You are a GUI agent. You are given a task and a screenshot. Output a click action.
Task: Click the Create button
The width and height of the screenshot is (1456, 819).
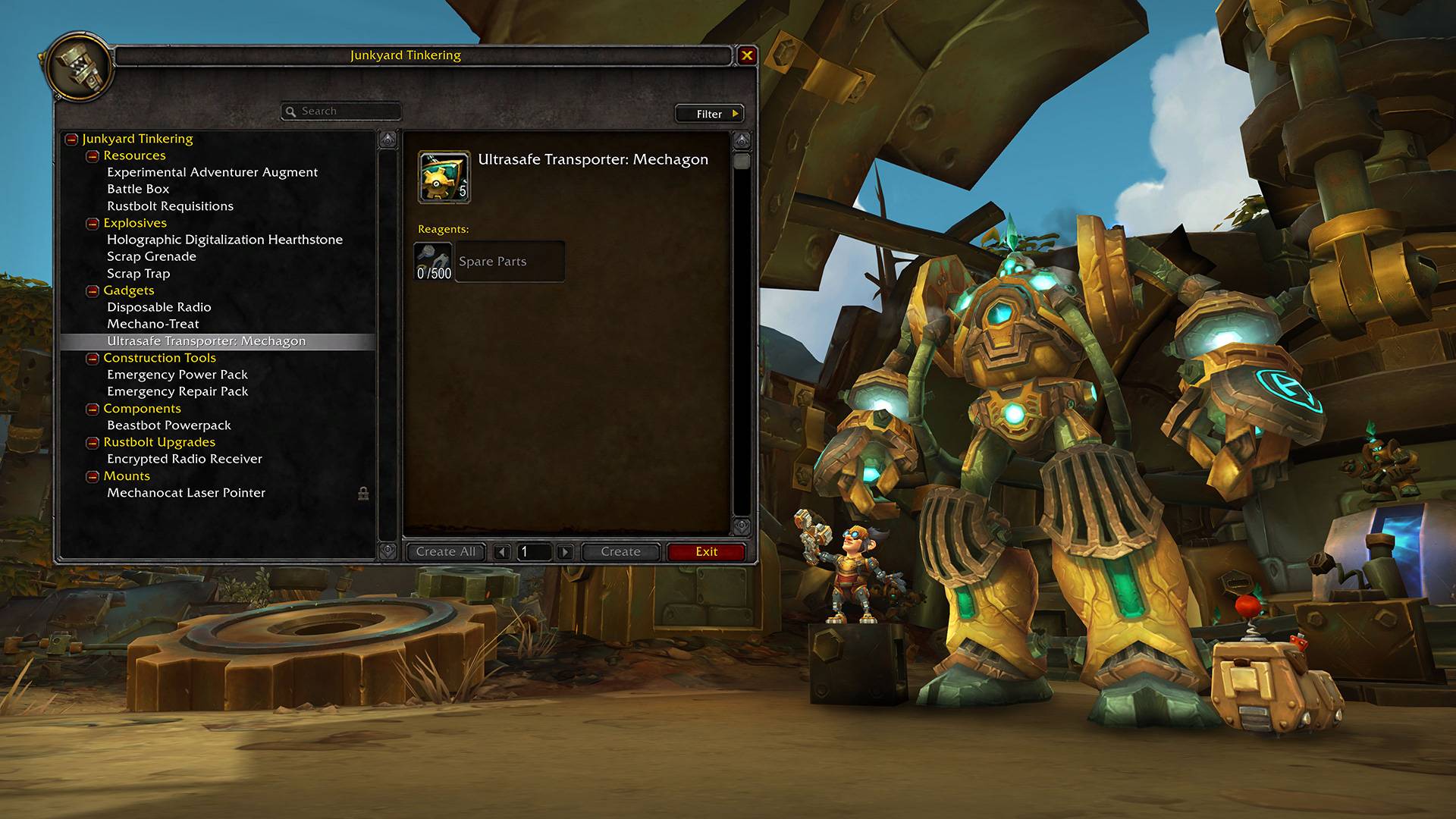[x=620, y=552]
